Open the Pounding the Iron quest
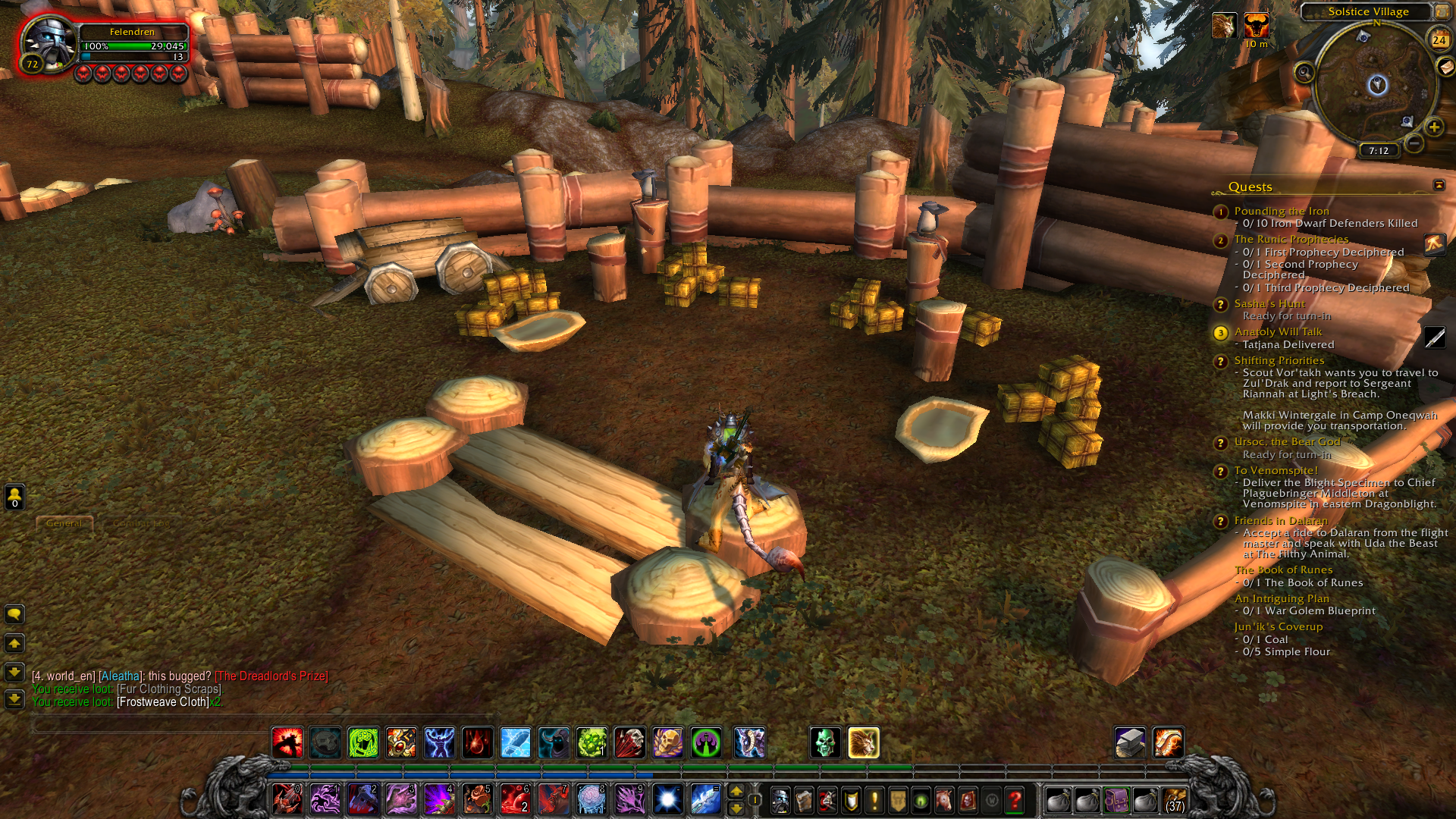1456x819 pixels. tap(1281, 211)
